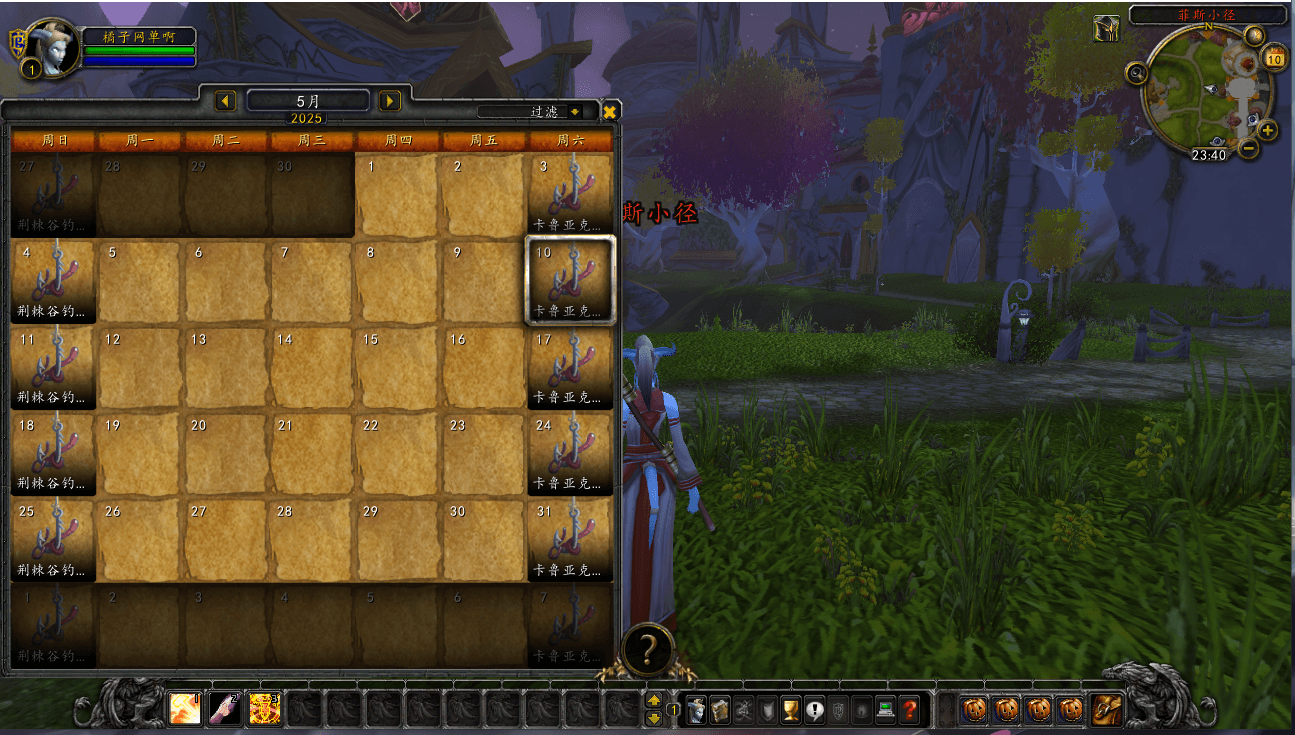Open the achievements trophy cup button
This screenshot has height=735, width=1295.
[x=790, y=709]
